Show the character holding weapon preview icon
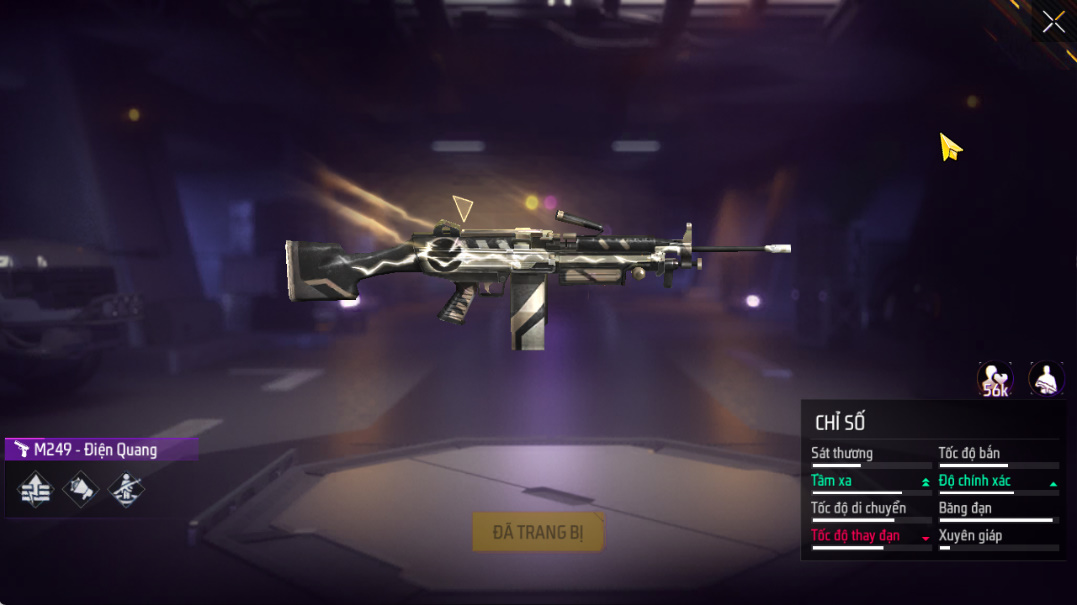This screenshot has height=605, width=1077. [x=1046, y=379]
